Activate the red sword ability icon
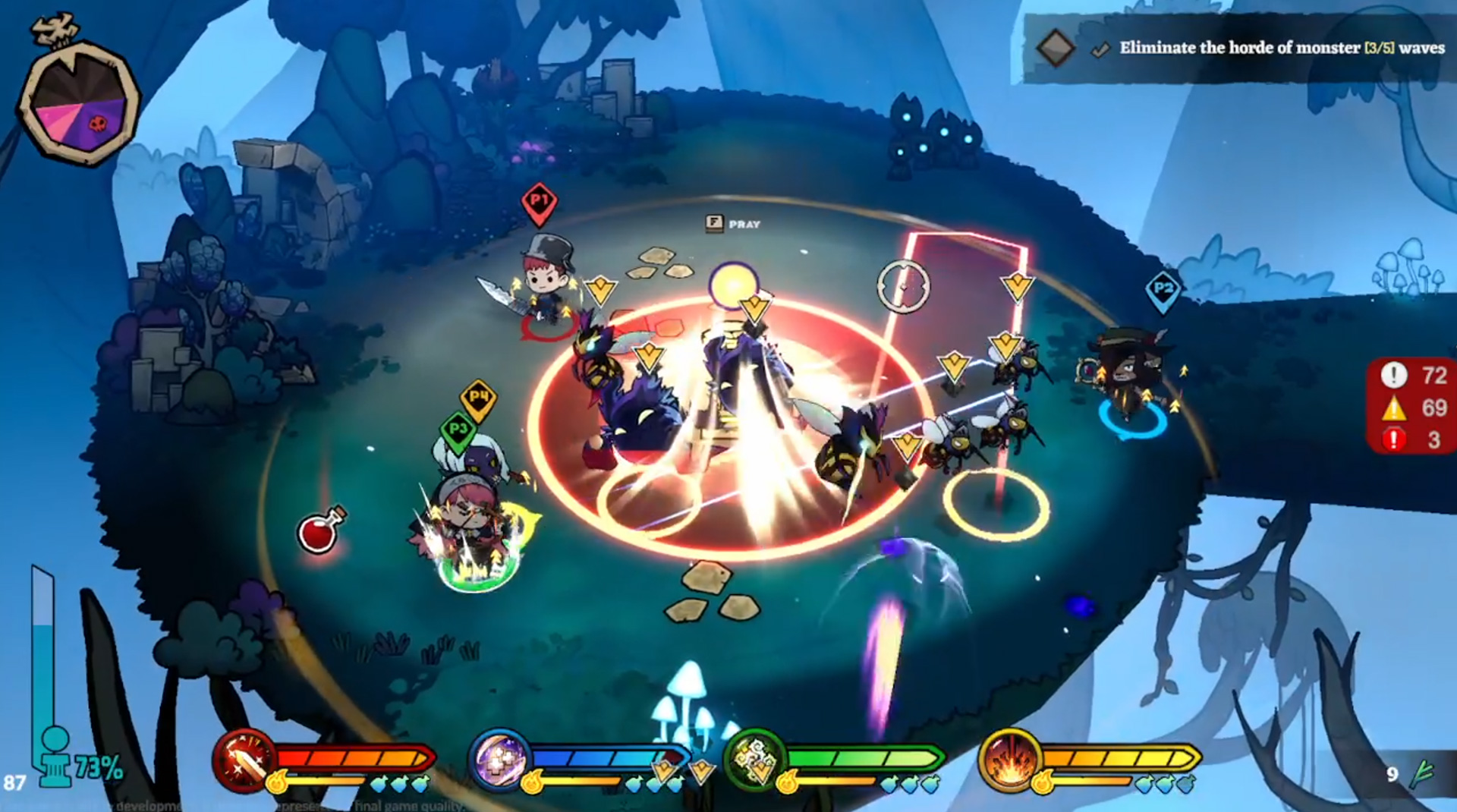The width and height of the screenshot is (1457, 812). pos(244,760)
